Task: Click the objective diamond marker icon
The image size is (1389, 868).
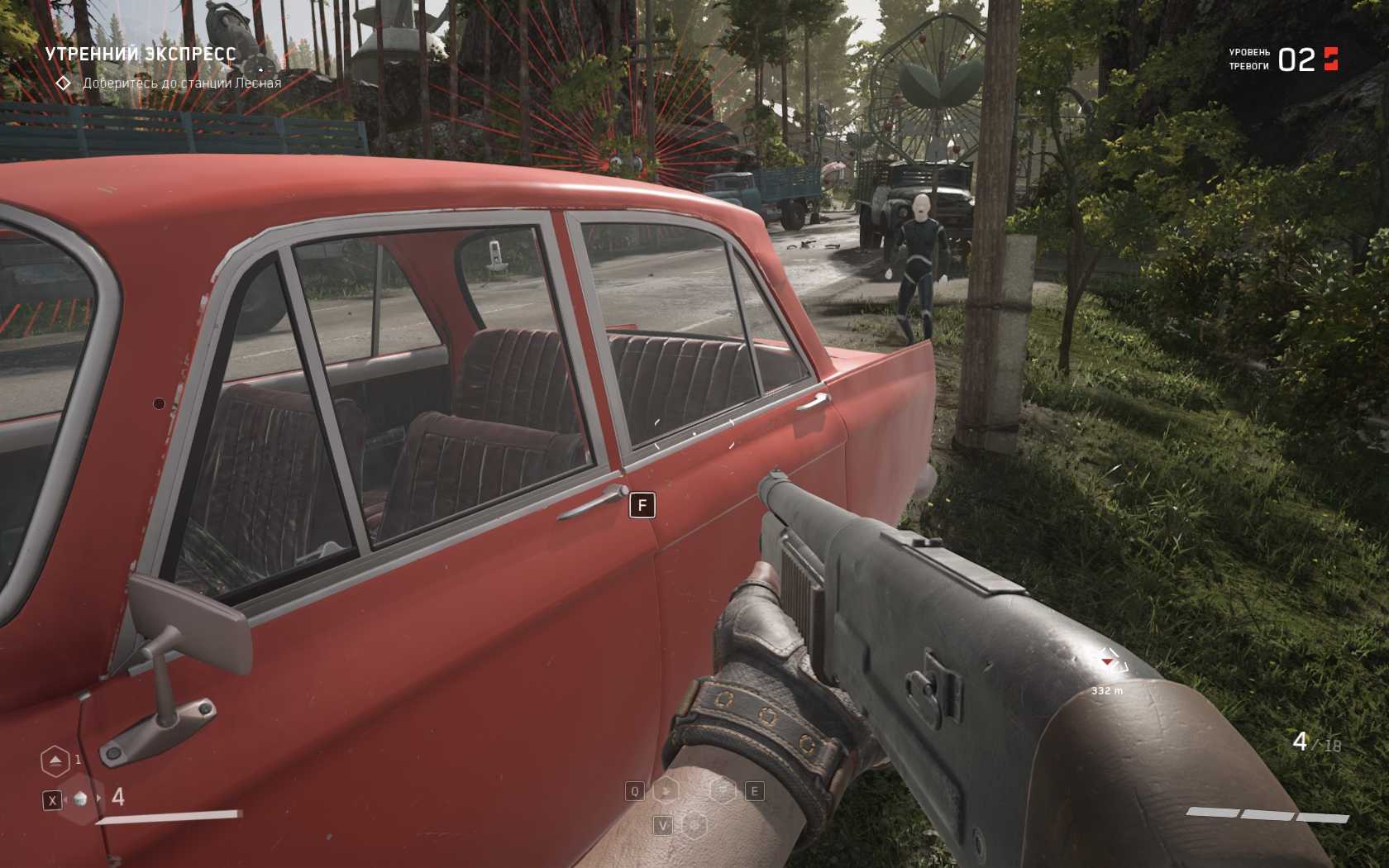Action: (63, 83)
